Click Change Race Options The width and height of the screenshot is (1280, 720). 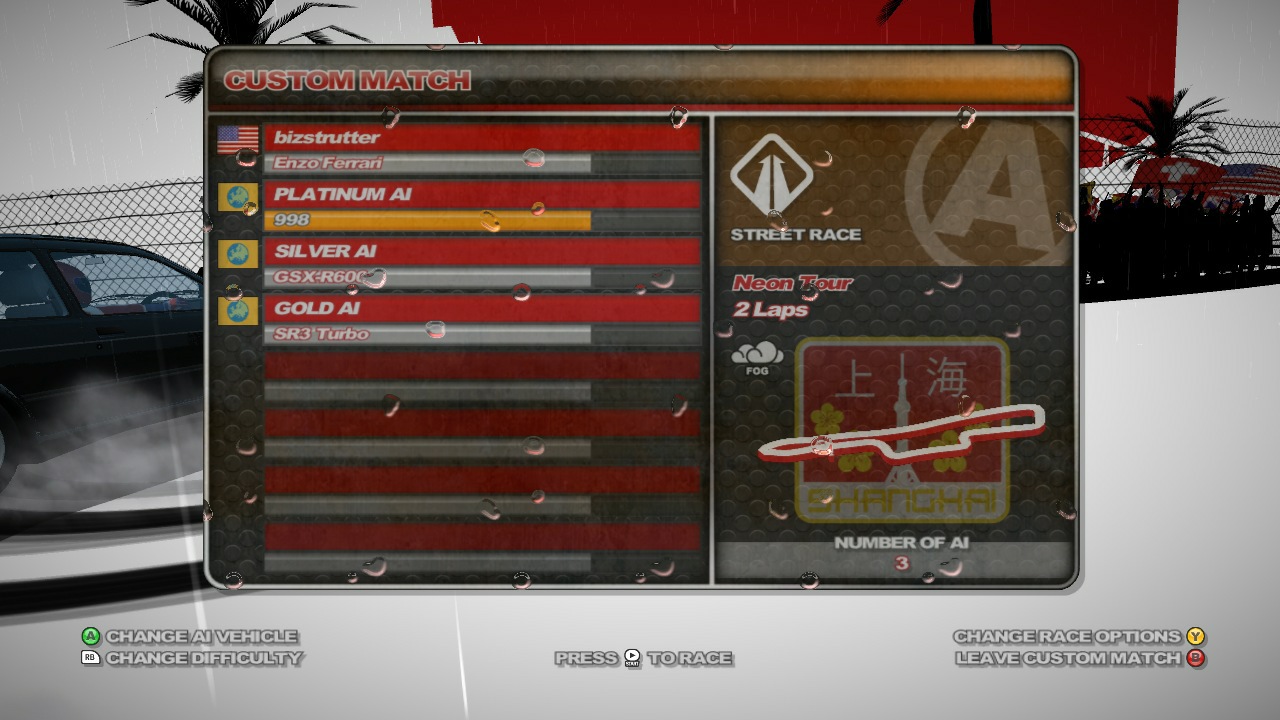1067,635
